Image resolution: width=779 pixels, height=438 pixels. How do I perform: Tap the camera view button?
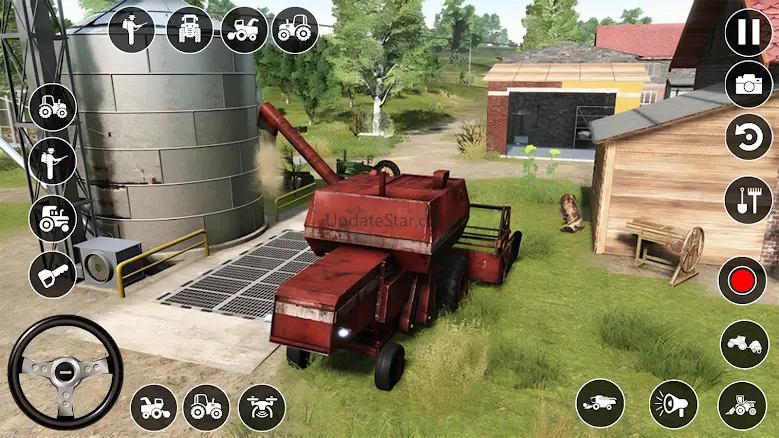tap(748, 84)
